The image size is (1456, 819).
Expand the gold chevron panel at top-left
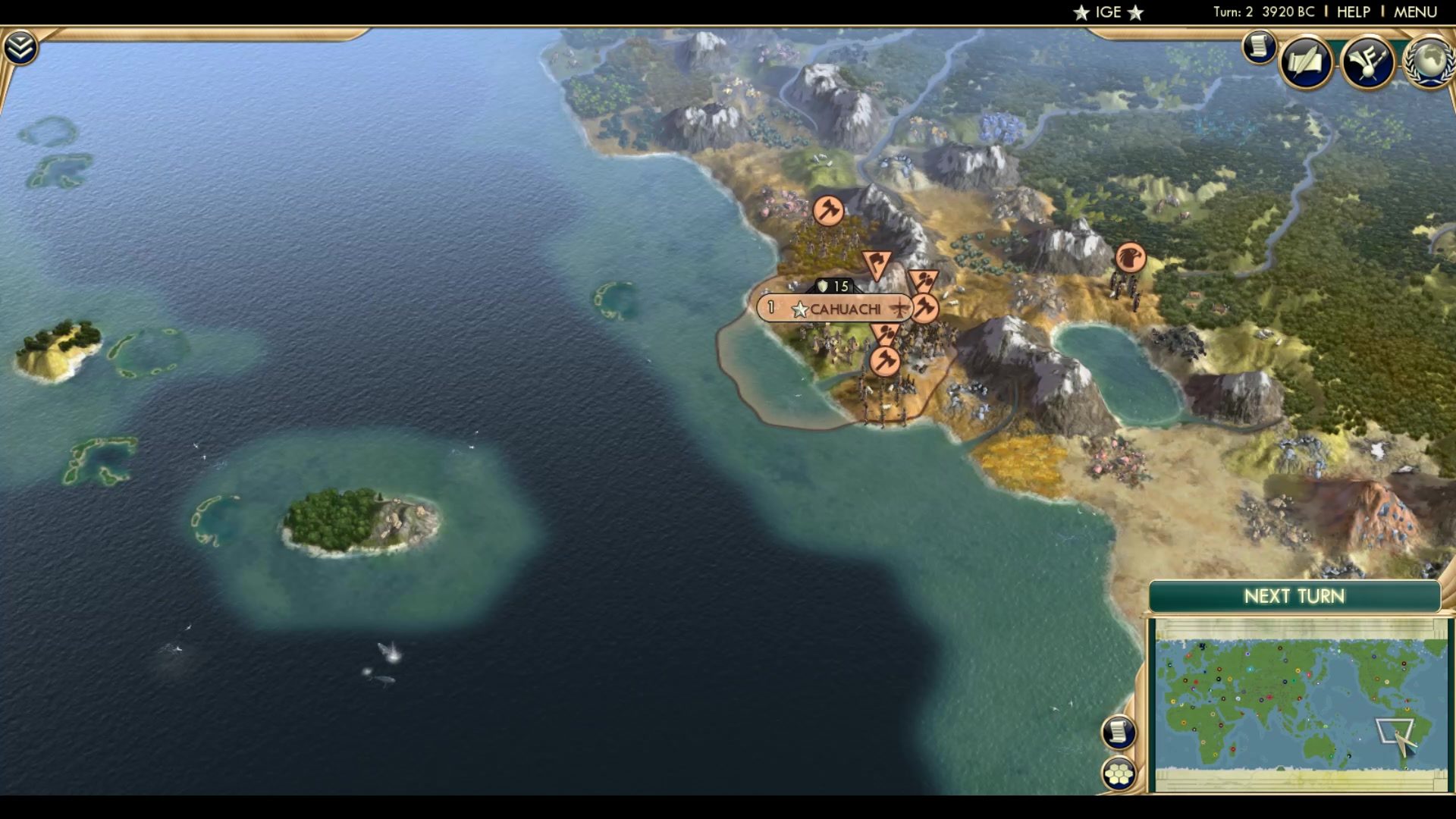tap(21, 45)
